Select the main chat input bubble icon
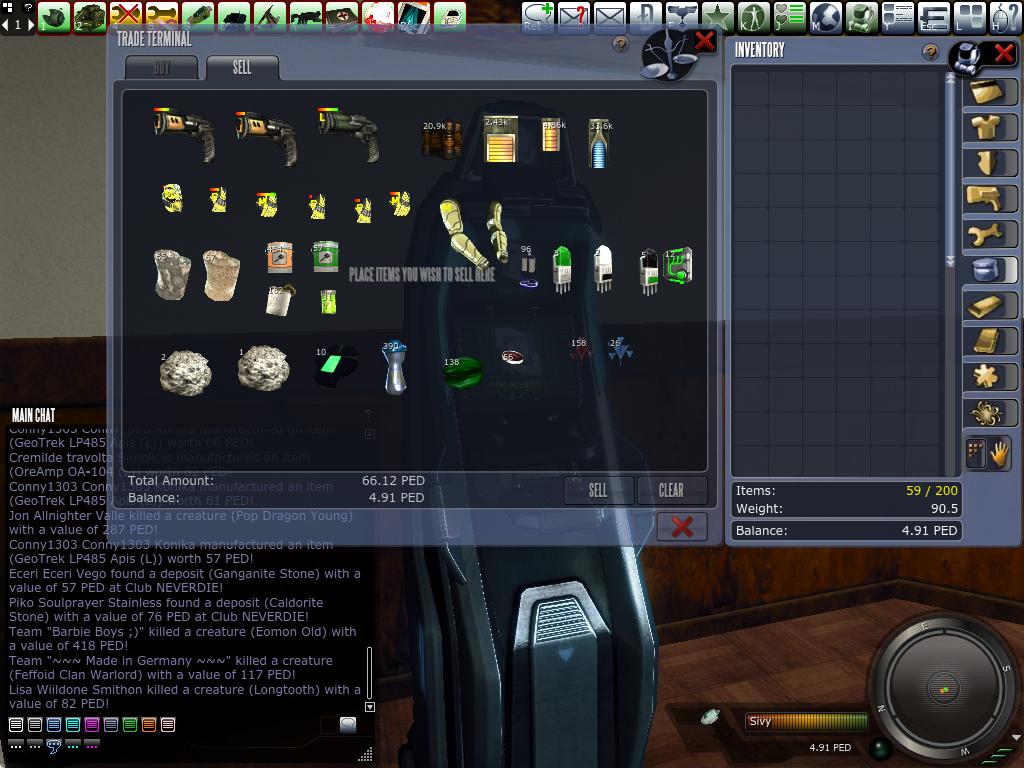This screenshot has height=768, width=1024. click(x=347, y=725)
